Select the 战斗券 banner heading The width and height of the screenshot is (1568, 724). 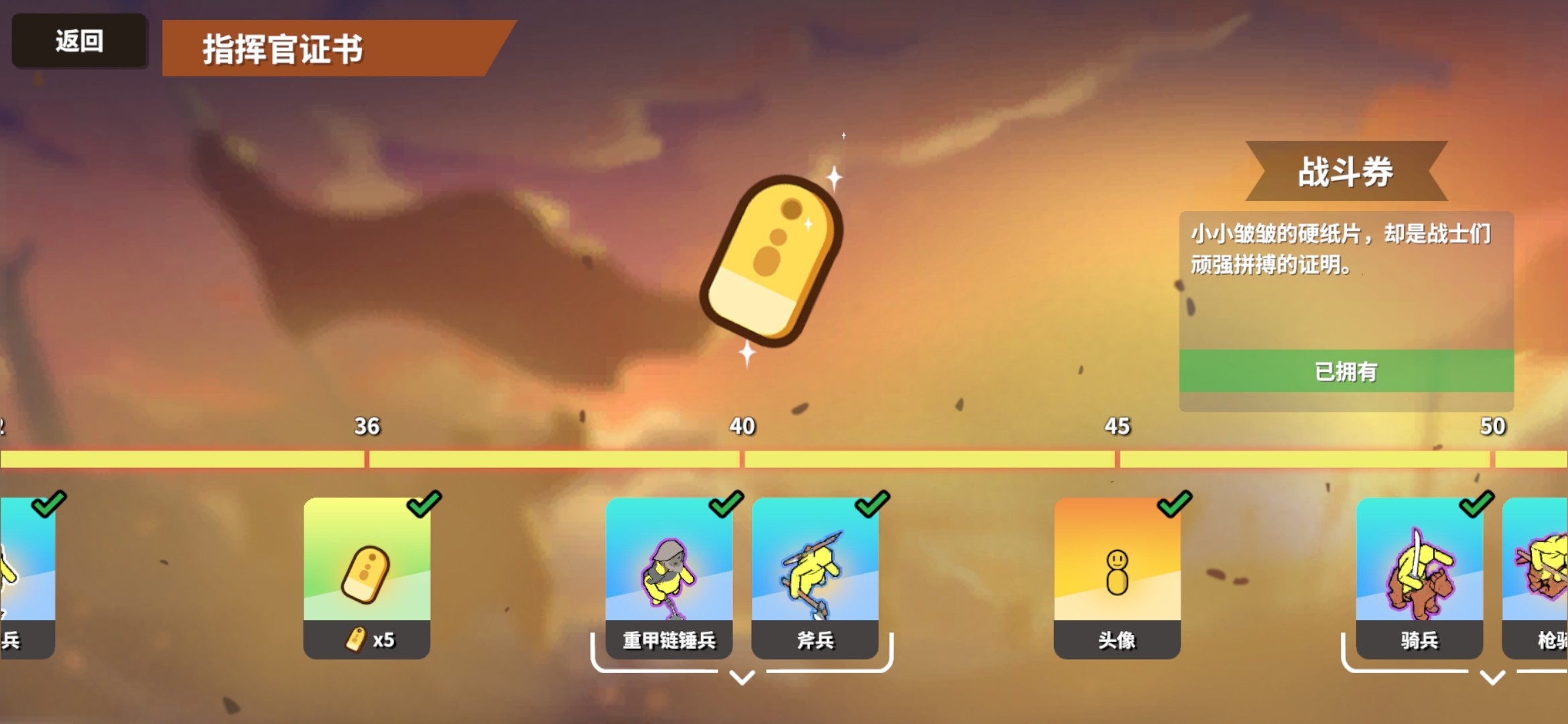[x=1346, y=171]
